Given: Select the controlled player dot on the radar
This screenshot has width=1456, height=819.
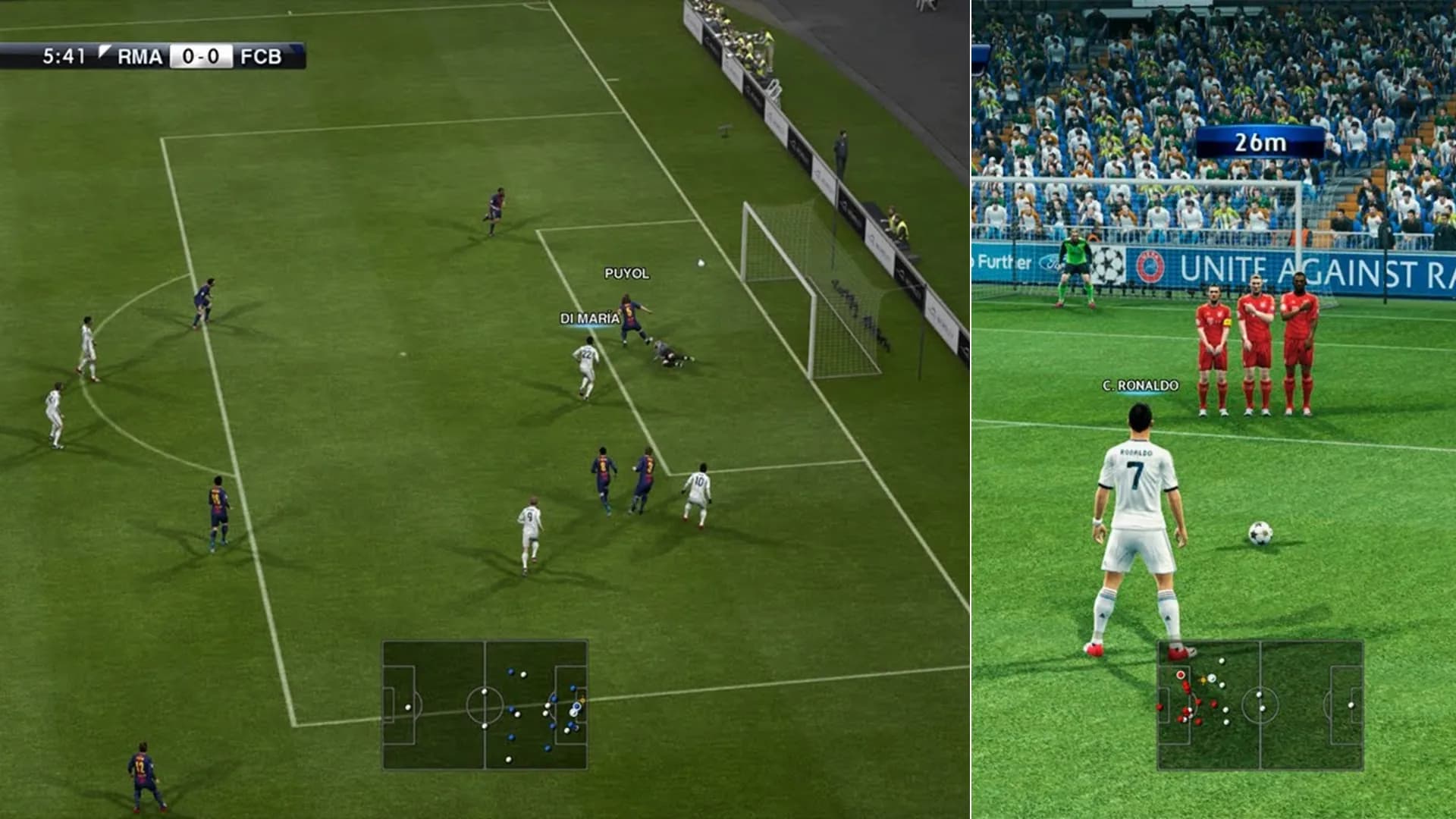Looking at the screenshot, I should pos(576,707).
